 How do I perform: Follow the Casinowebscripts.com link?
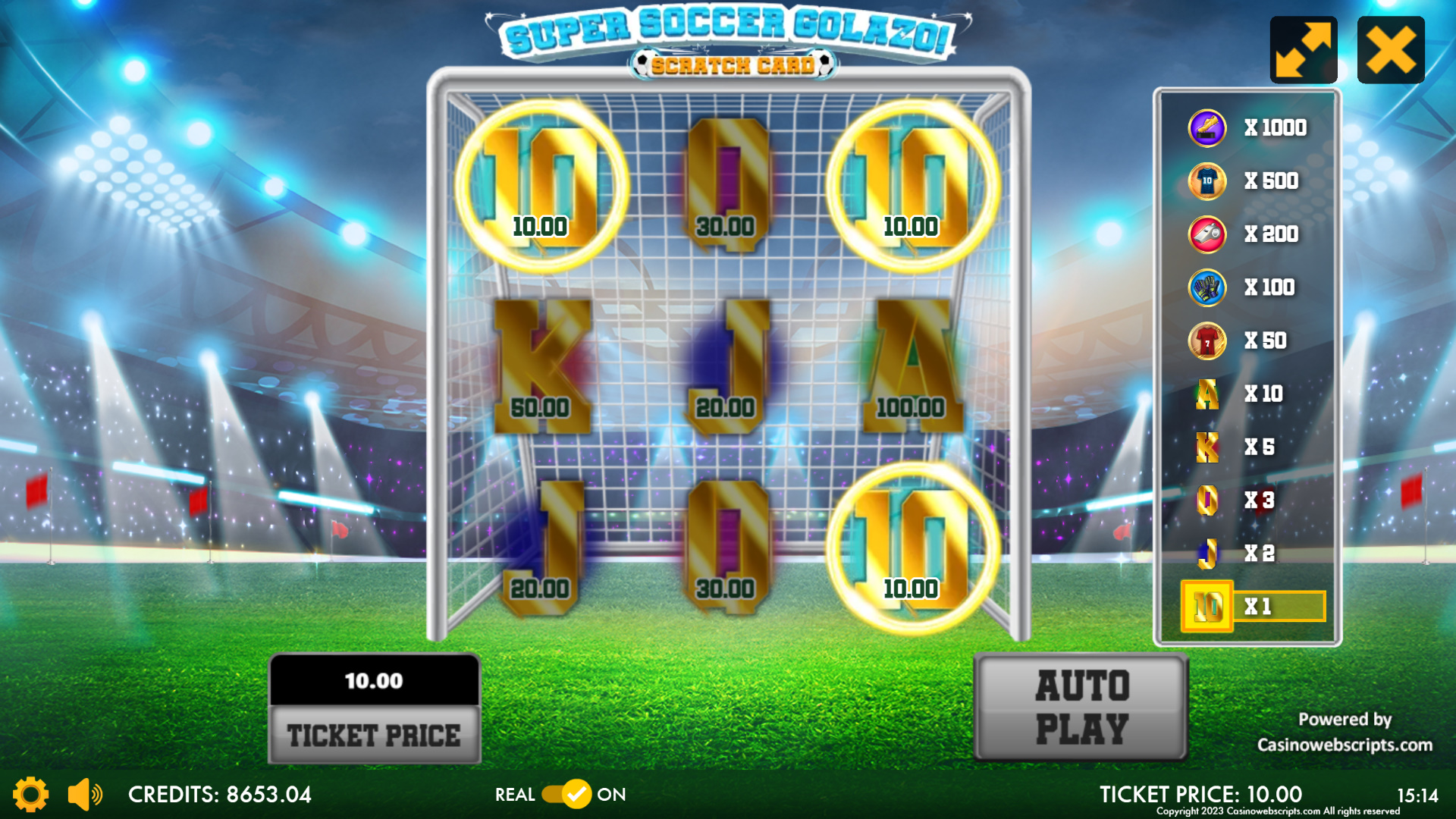(x=1345, y=745)
